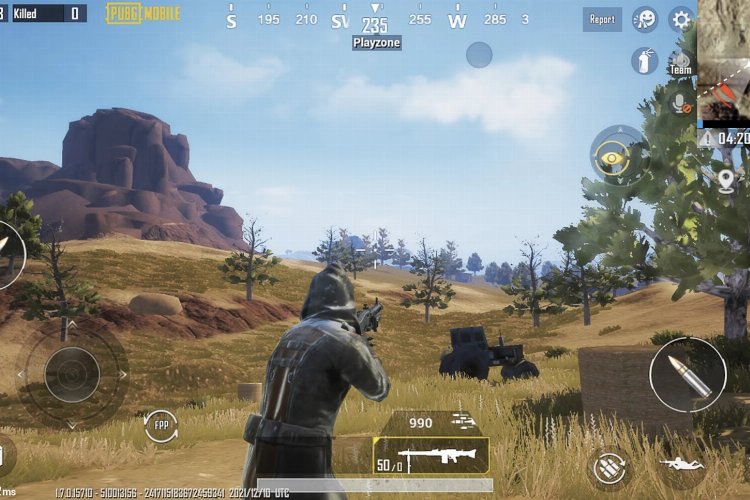Open the settings gear
This screenshot has width=750, height=500.
click(x=681, y=19)
